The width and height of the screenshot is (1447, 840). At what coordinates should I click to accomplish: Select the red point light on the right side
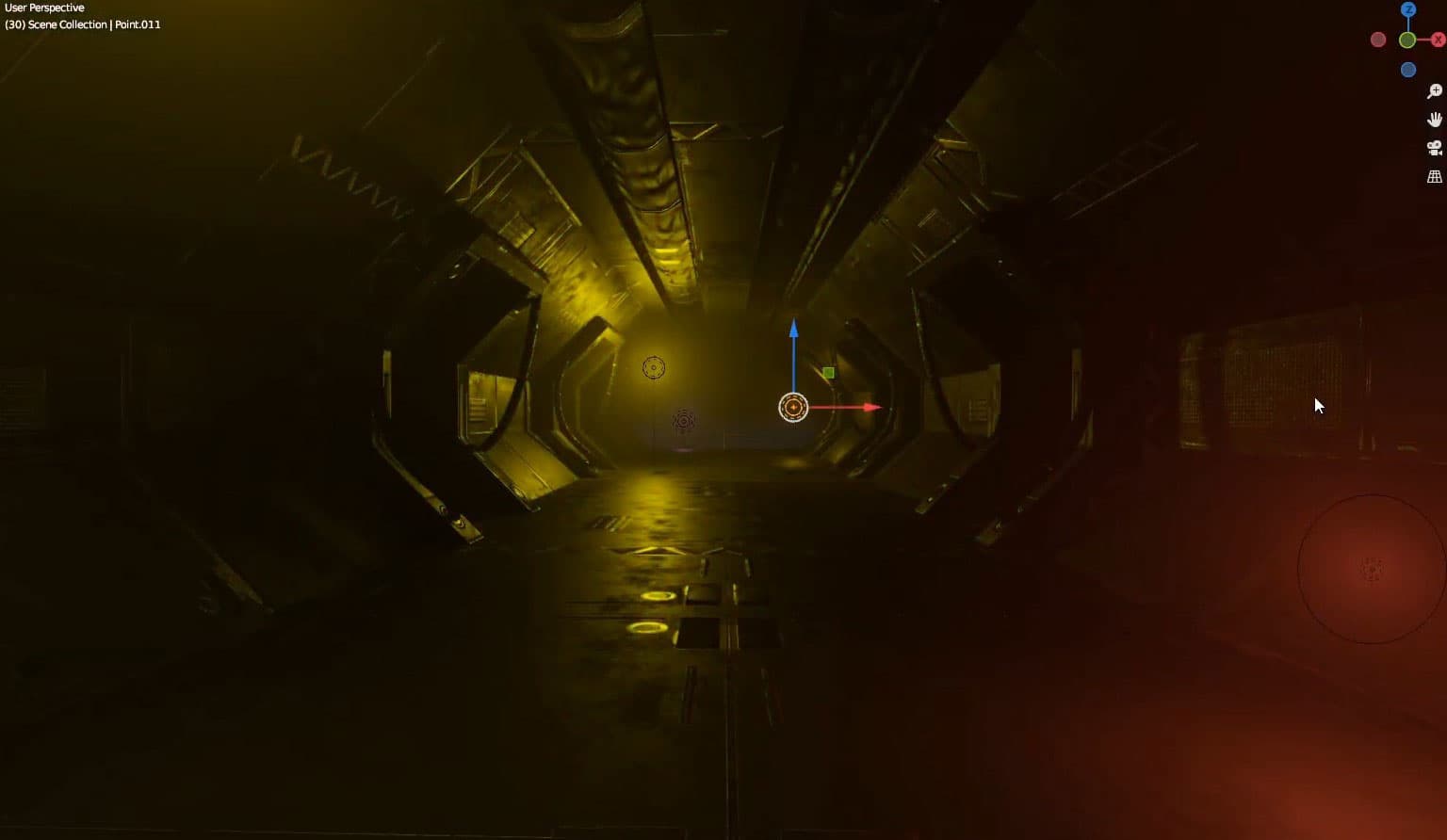1371,569
